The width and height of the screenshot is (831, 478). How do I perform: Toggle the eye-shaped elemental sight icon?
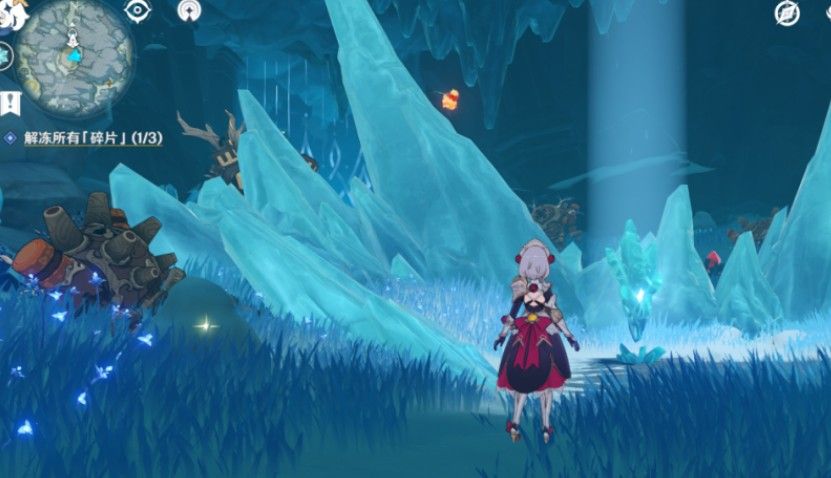pyautogui.click(x=136, y=10)
